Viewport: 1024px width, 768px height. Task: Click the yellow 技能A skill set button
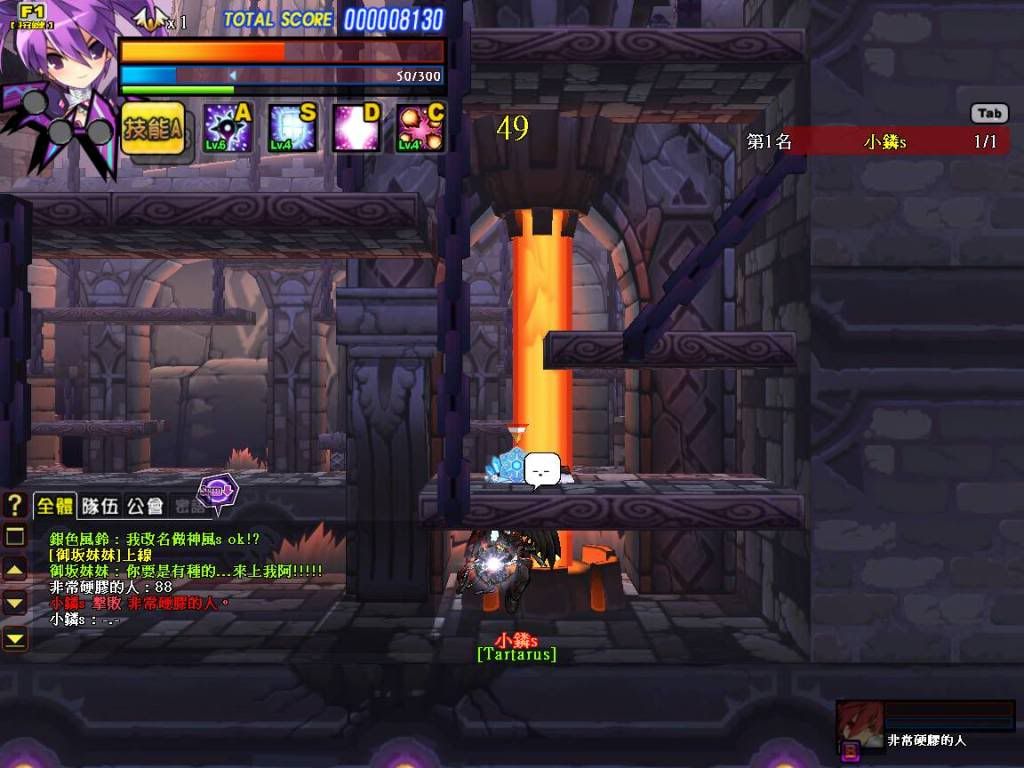tap(153, 128)
